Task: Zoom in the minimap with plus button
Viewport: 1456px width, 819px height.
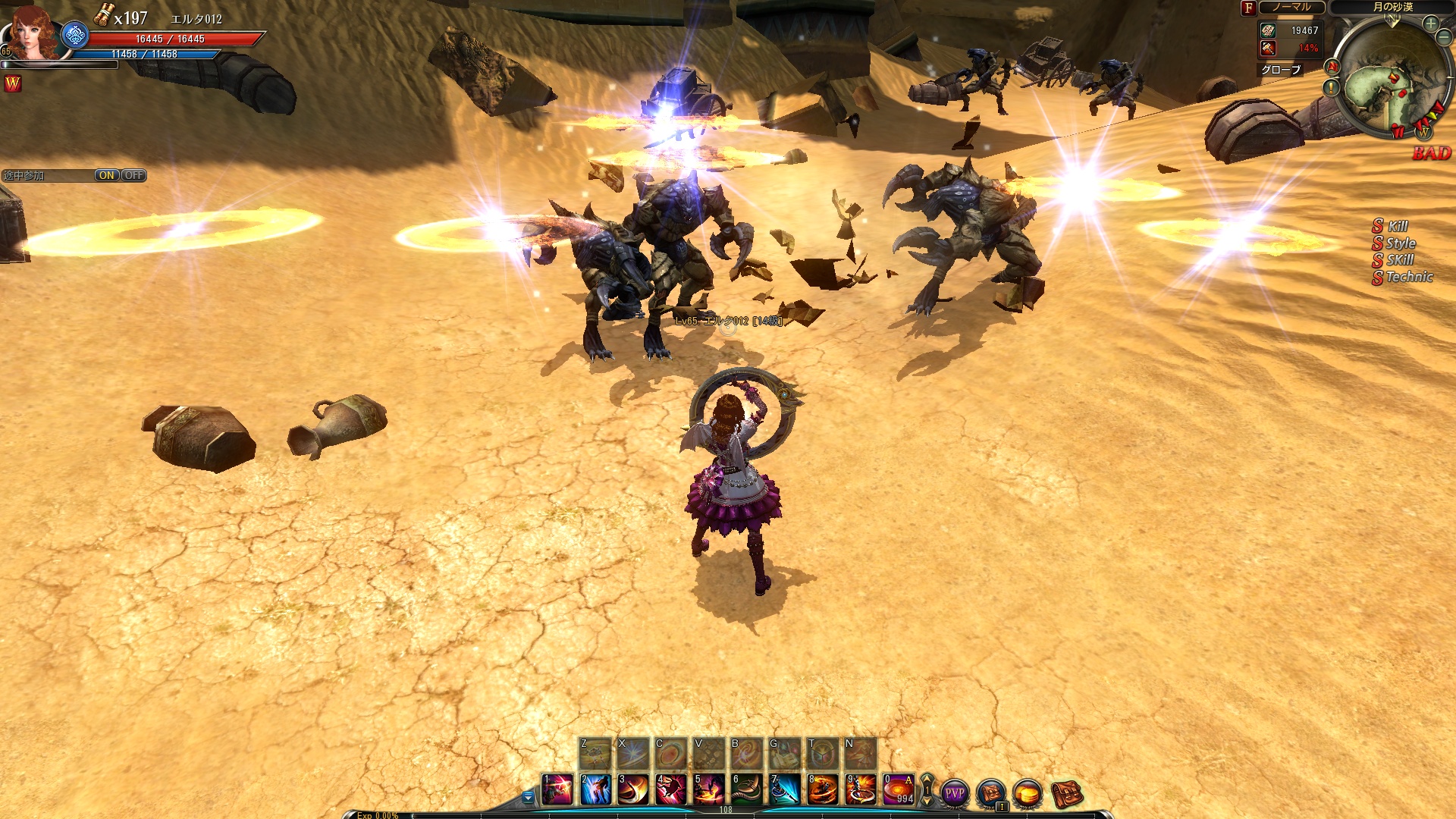Action: click(1430, 24)
